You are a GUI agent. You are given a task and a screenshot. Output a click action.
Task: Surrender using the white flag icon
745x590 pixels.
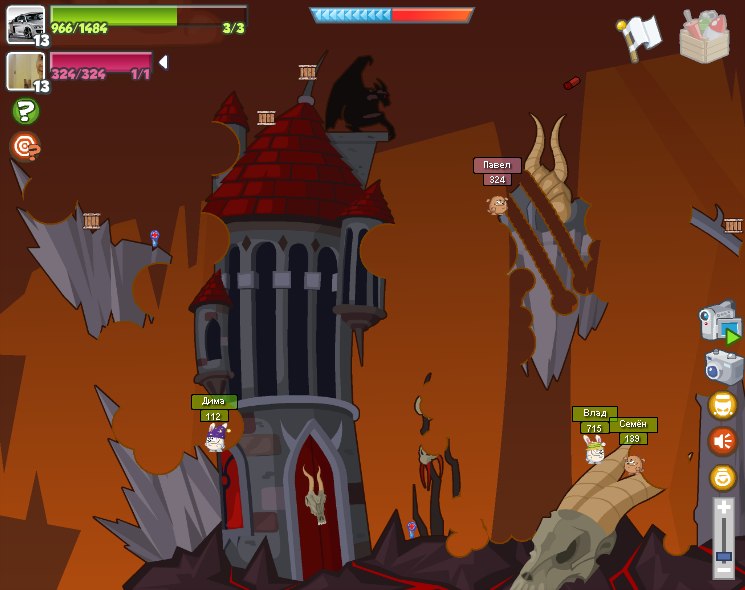coord(638,37)
